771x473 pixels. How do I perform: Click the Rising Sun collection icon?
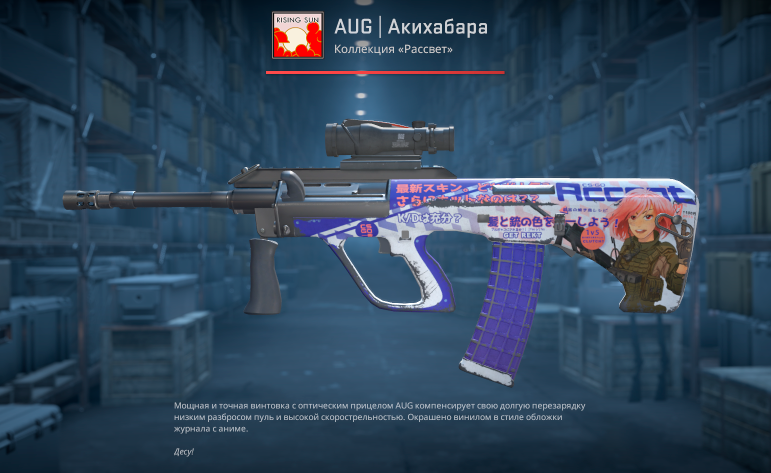[295, 36]
